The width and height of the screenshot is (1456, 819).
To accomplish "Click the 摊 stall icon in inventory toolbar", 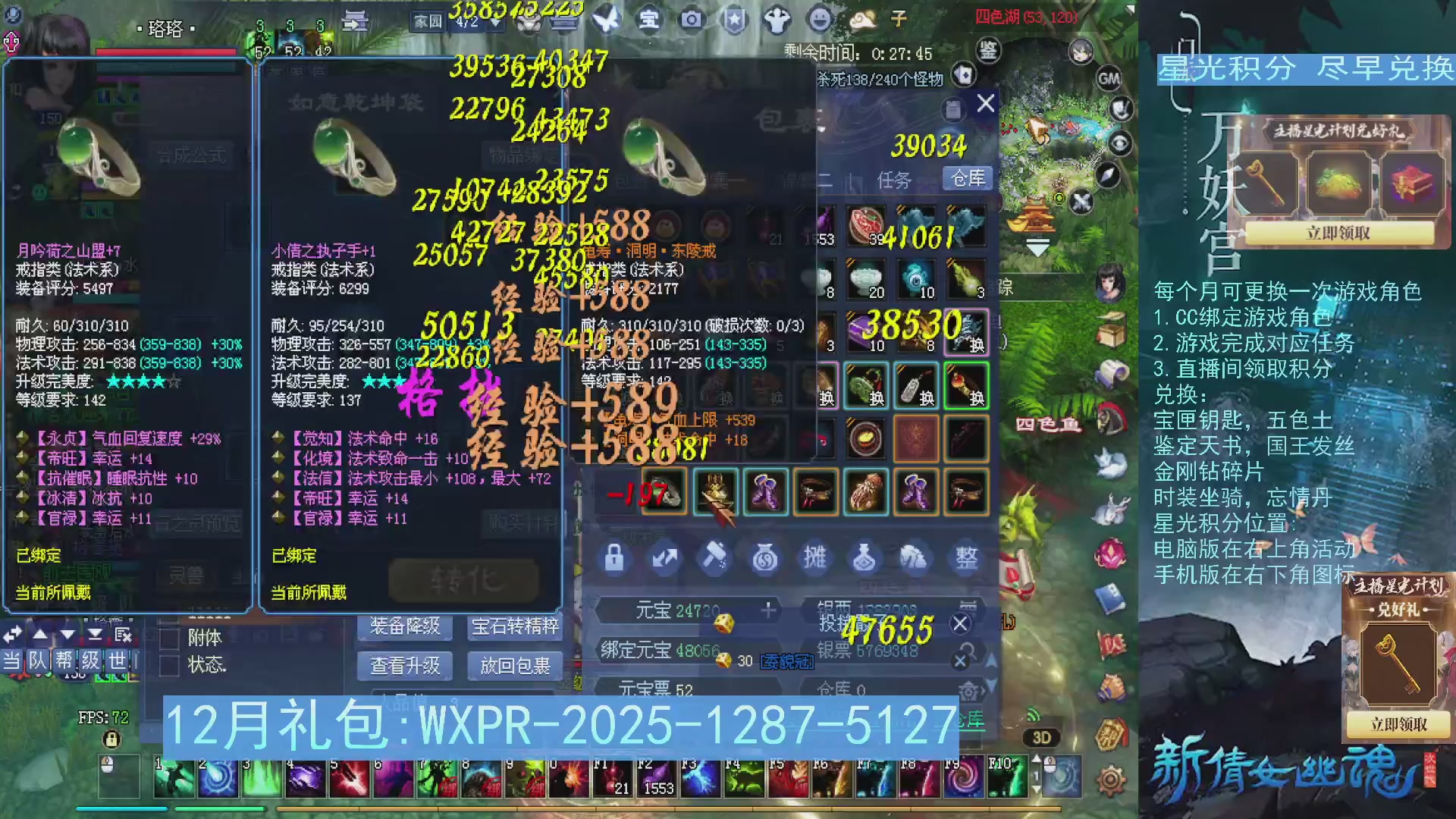I will point(815,560).
